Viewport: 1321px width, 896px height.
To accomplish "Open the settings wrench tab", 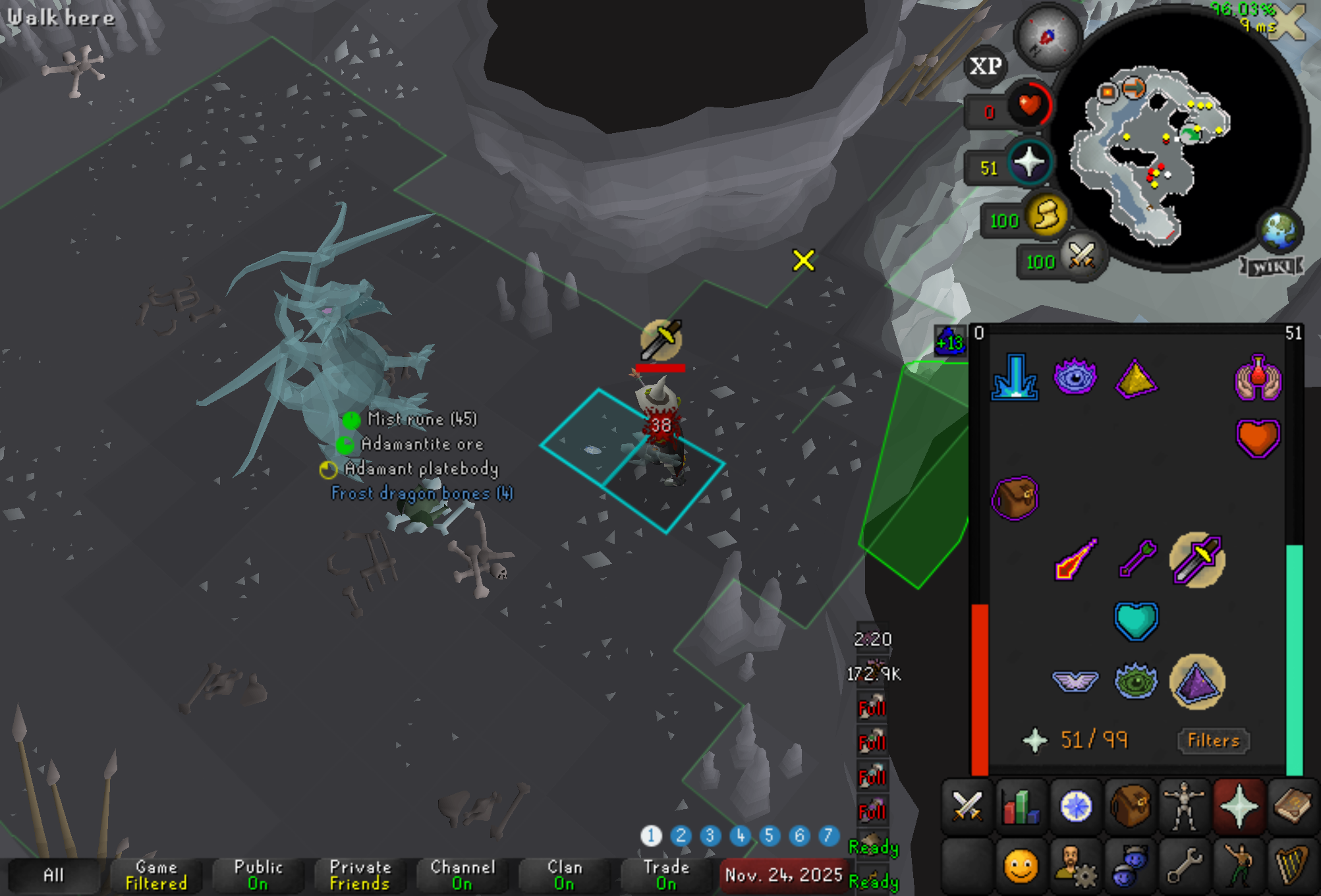I will pyautogui.click(x=1184, y=866).
